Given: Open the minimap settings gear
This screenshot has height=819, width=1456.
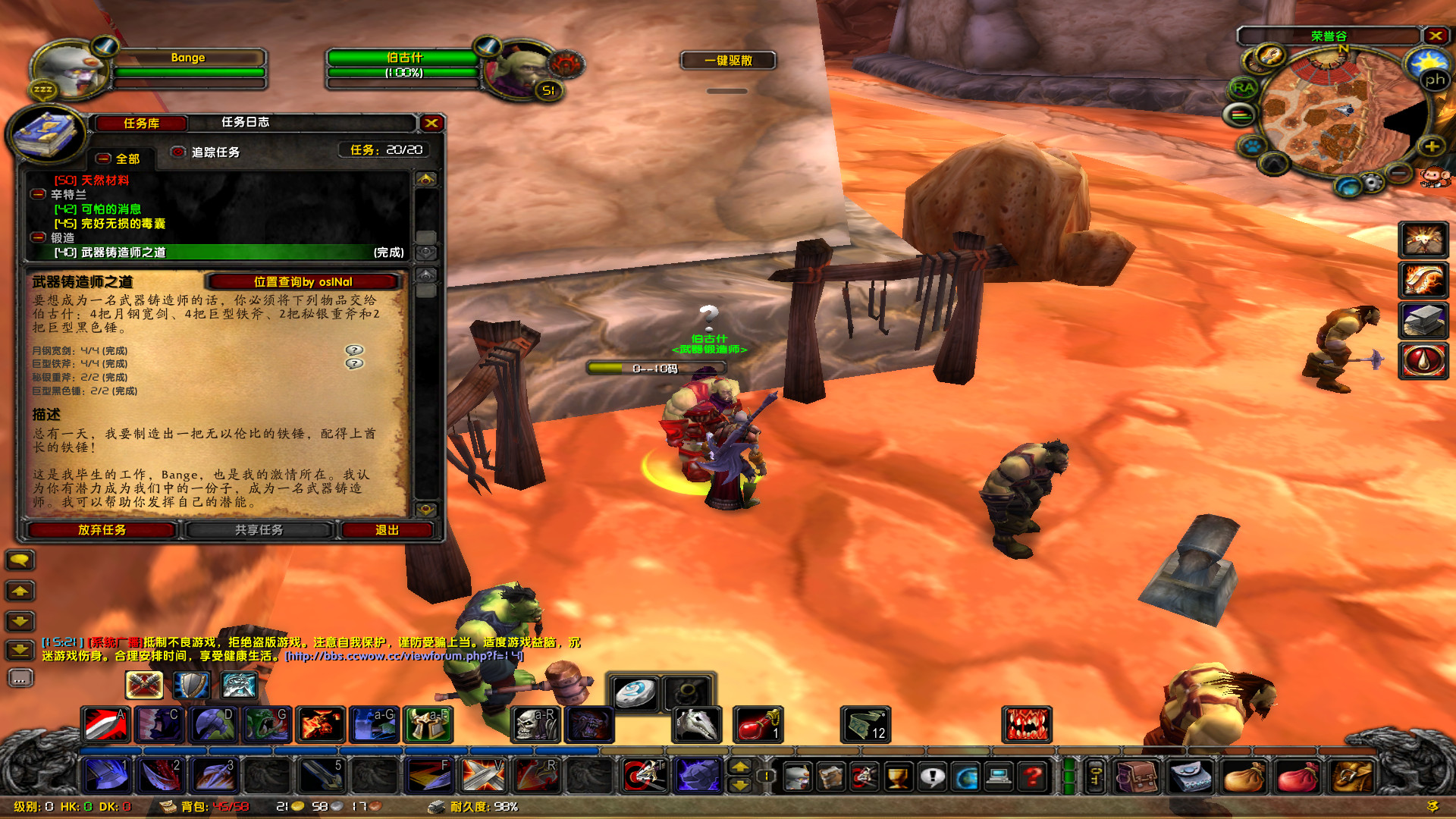Looking at the screenshot, I should (x=1373, y=182).
